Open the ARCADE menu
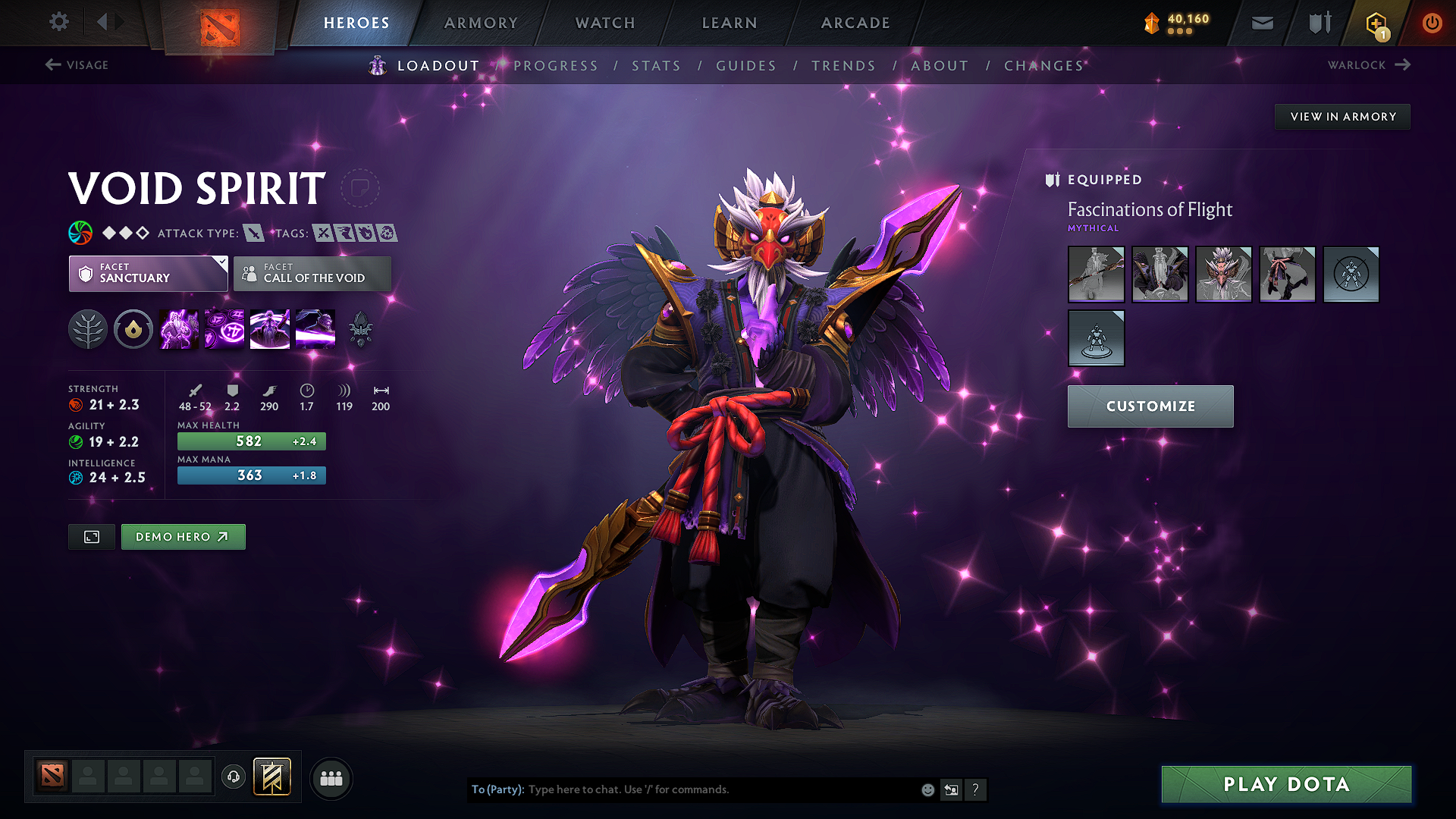Screen dimensions: 1456x819 click(855, 23)
